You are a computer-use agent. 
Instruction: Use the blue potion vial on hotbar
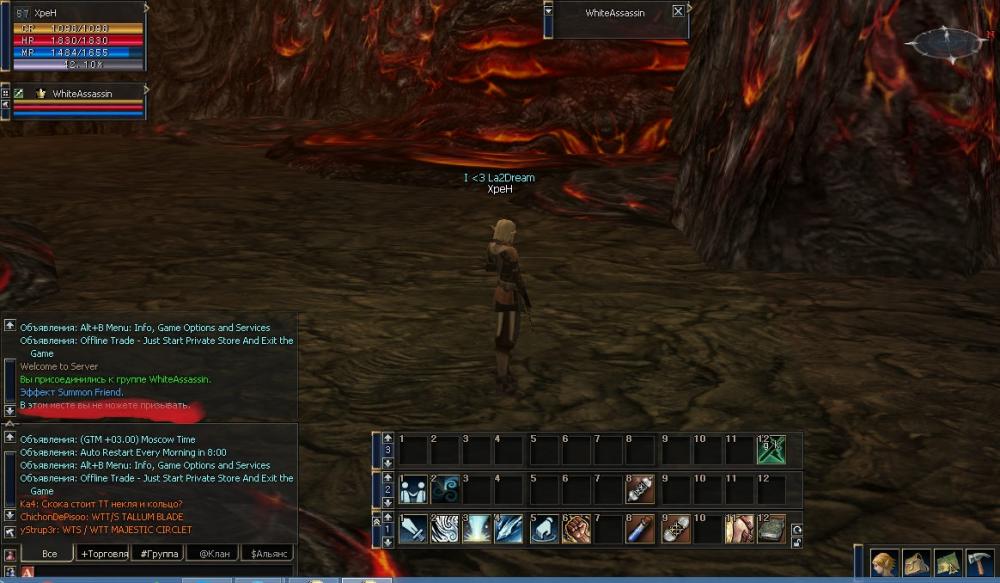[640, 529]
